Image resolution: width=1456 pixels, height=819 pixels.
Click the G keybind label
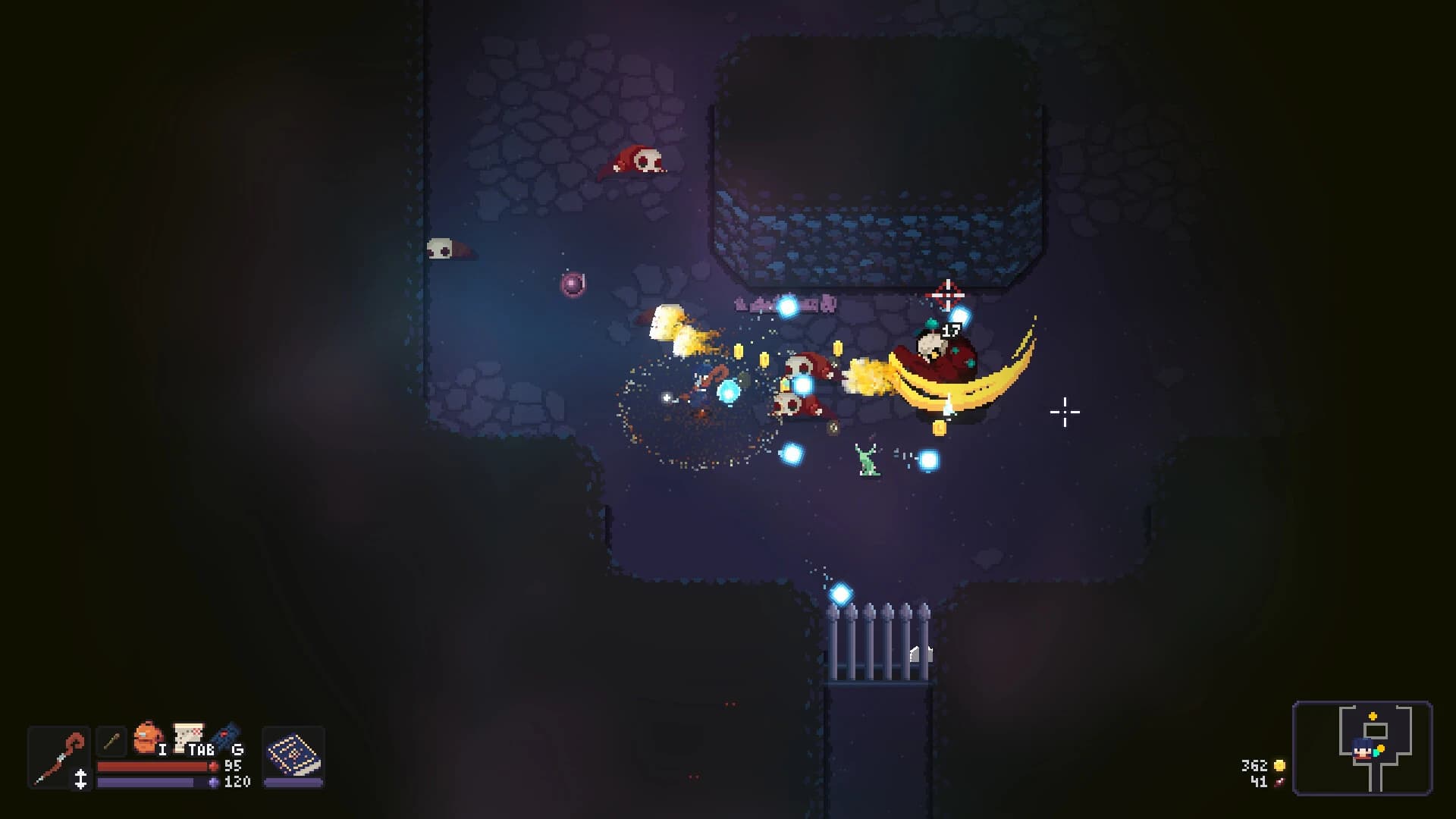coord(238,751)
